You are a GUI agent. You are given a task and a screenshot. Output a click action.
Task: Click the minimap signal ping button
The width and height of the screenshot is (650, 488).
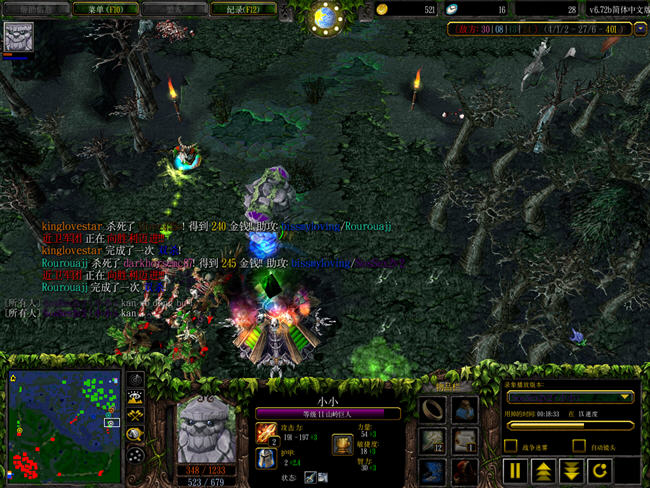click(x=134, y=380)
